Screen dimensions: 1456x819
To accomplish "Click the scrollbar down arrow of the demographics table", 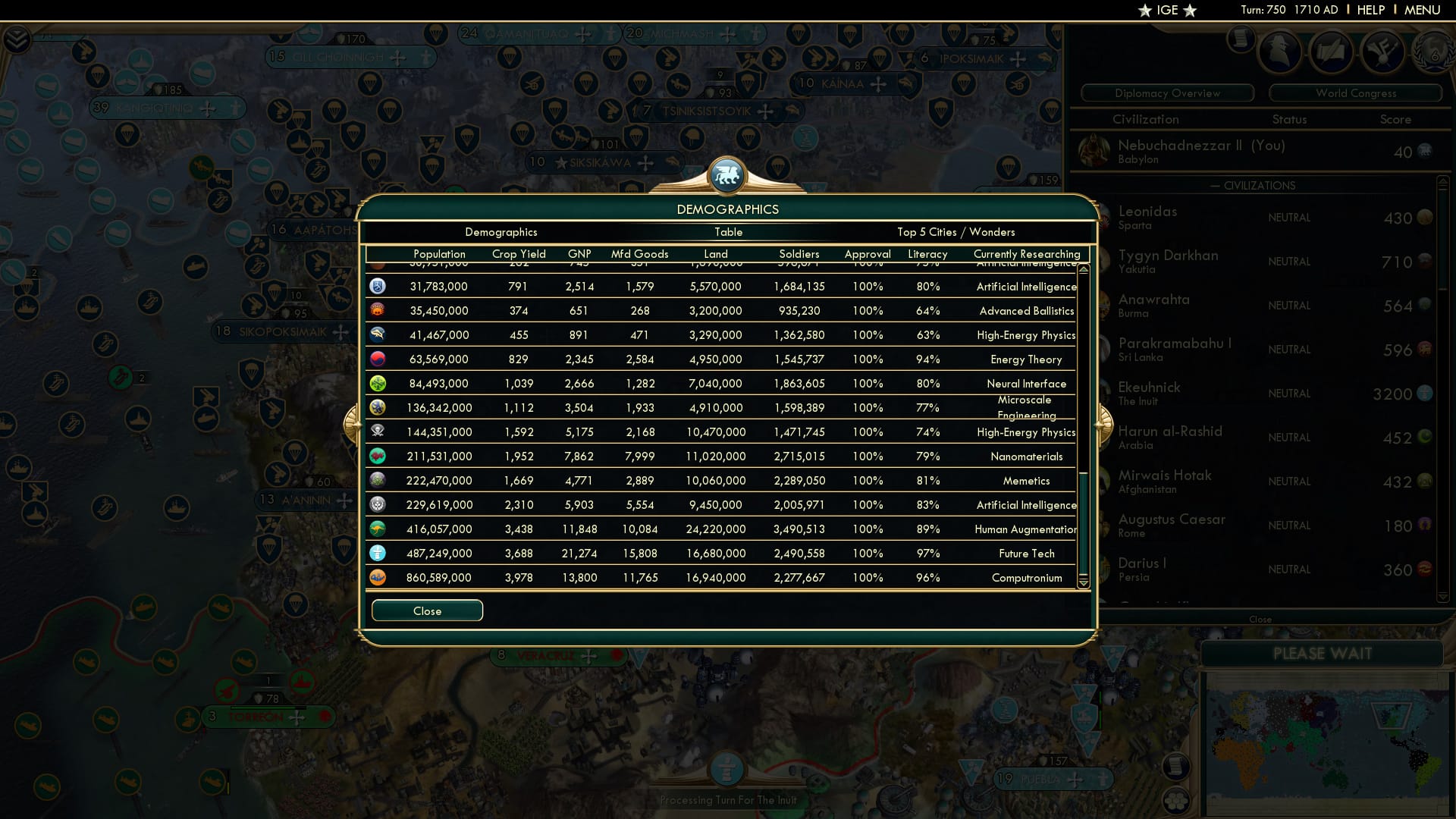I will pyautogui.click(x=1084, y=585).
